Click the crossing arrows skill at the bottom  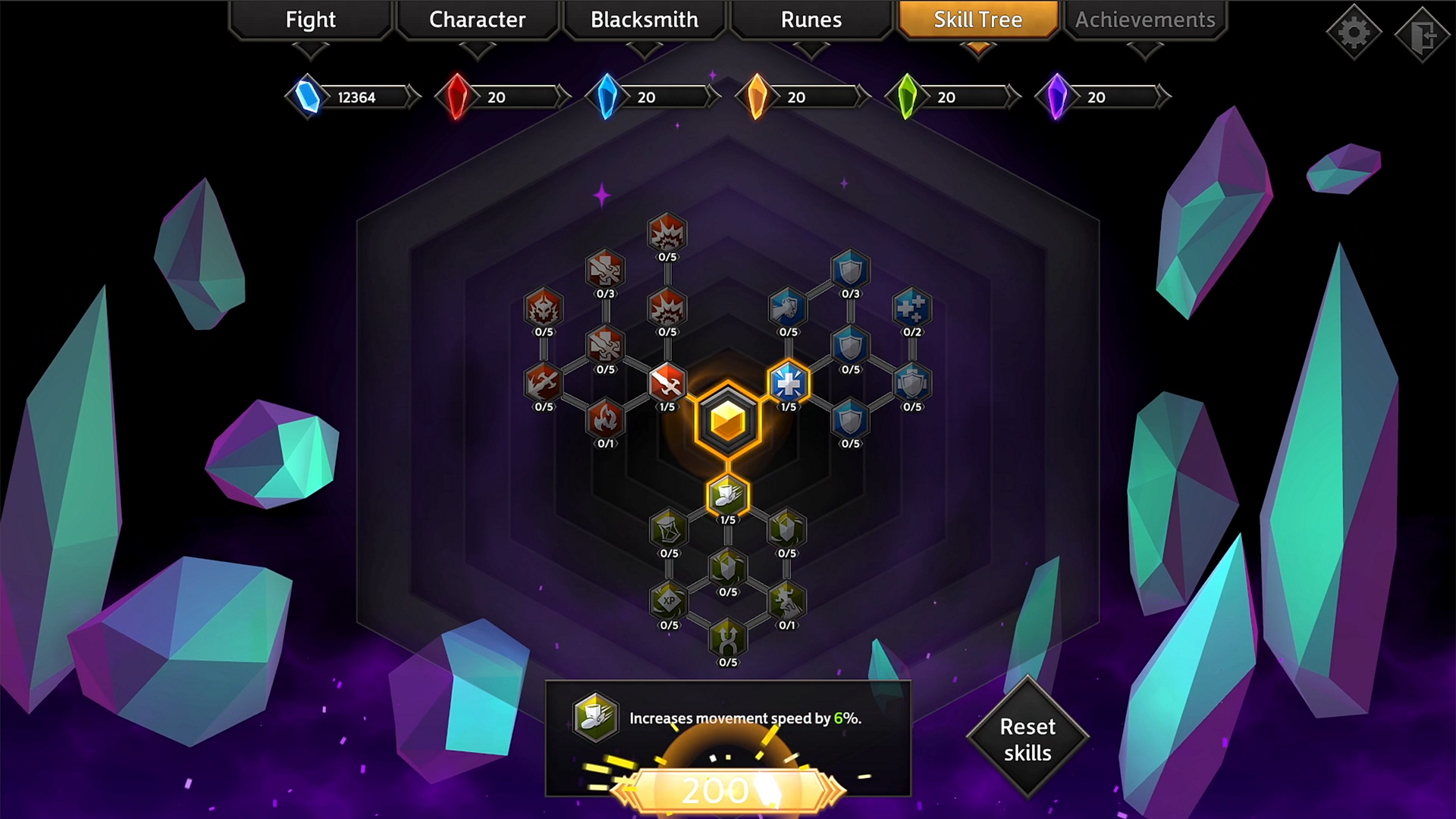tap(726, 641)
